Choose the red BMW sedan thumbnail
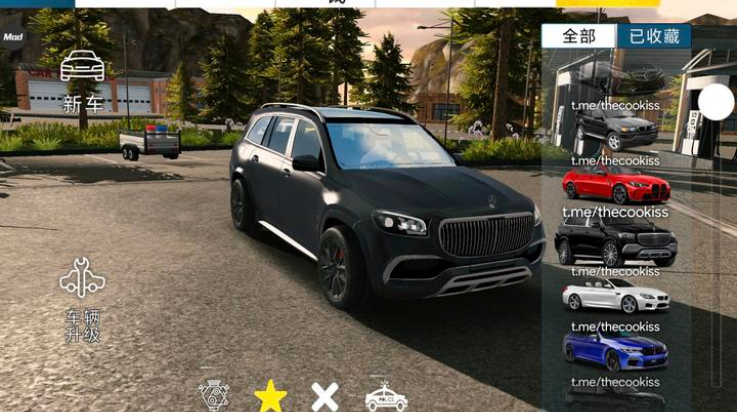 (615, 186)
